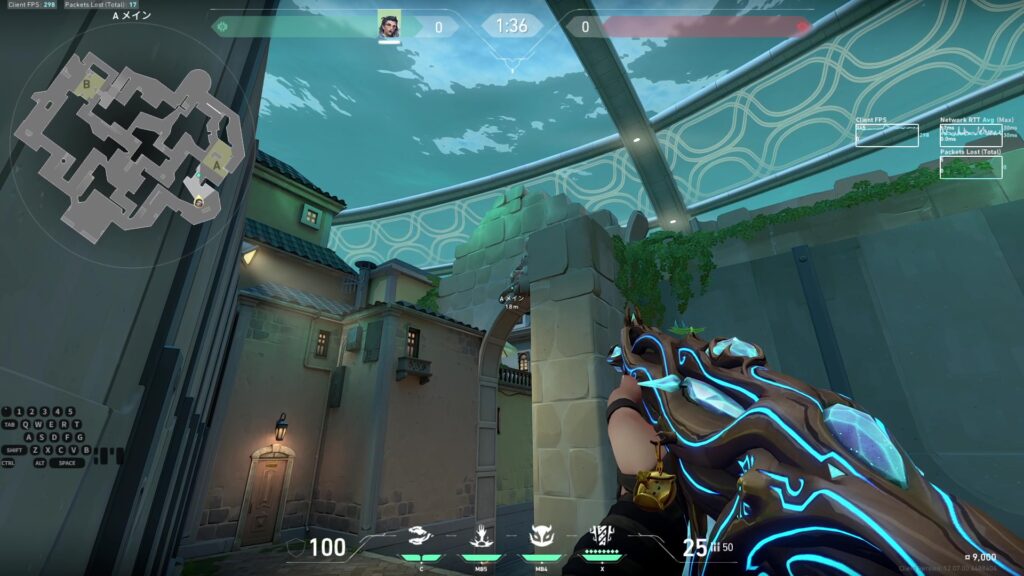Click the agent portrait in the top bar
Viewport: 1024px width, 576px height.
pos(389,26)
